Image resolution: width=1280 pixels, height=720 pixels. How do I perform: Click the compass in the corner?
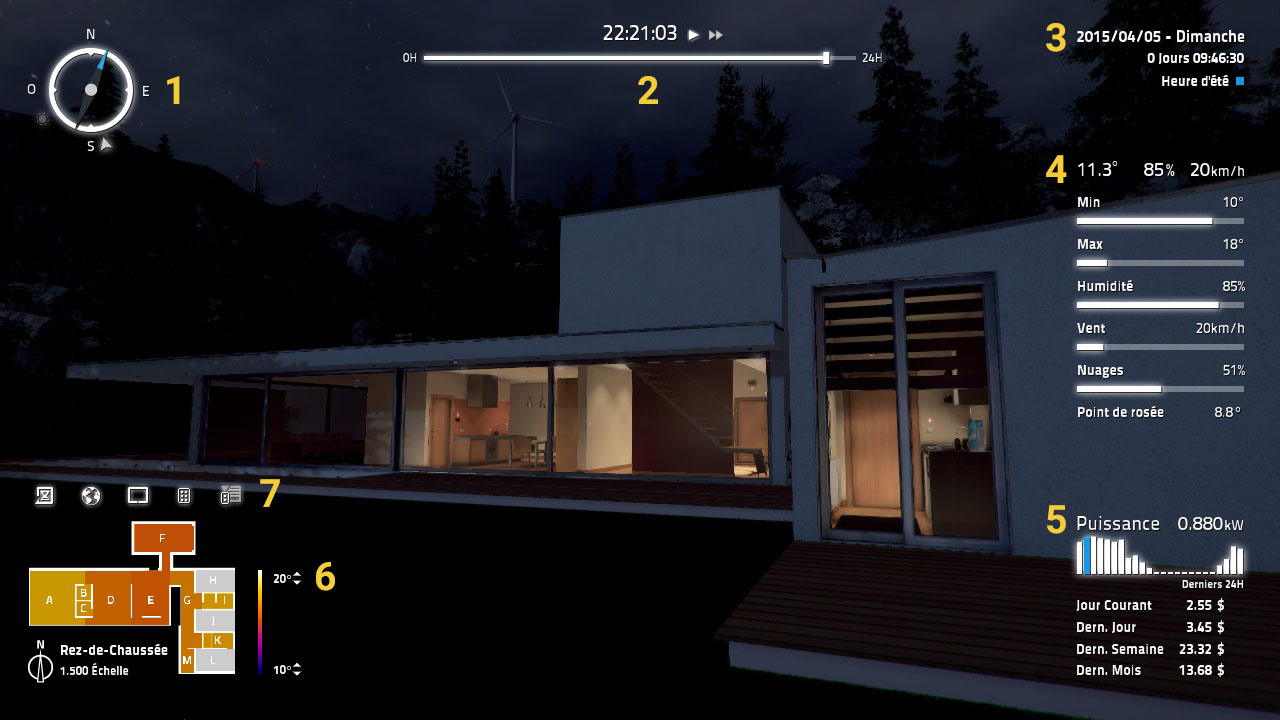[x=91, y=90]
